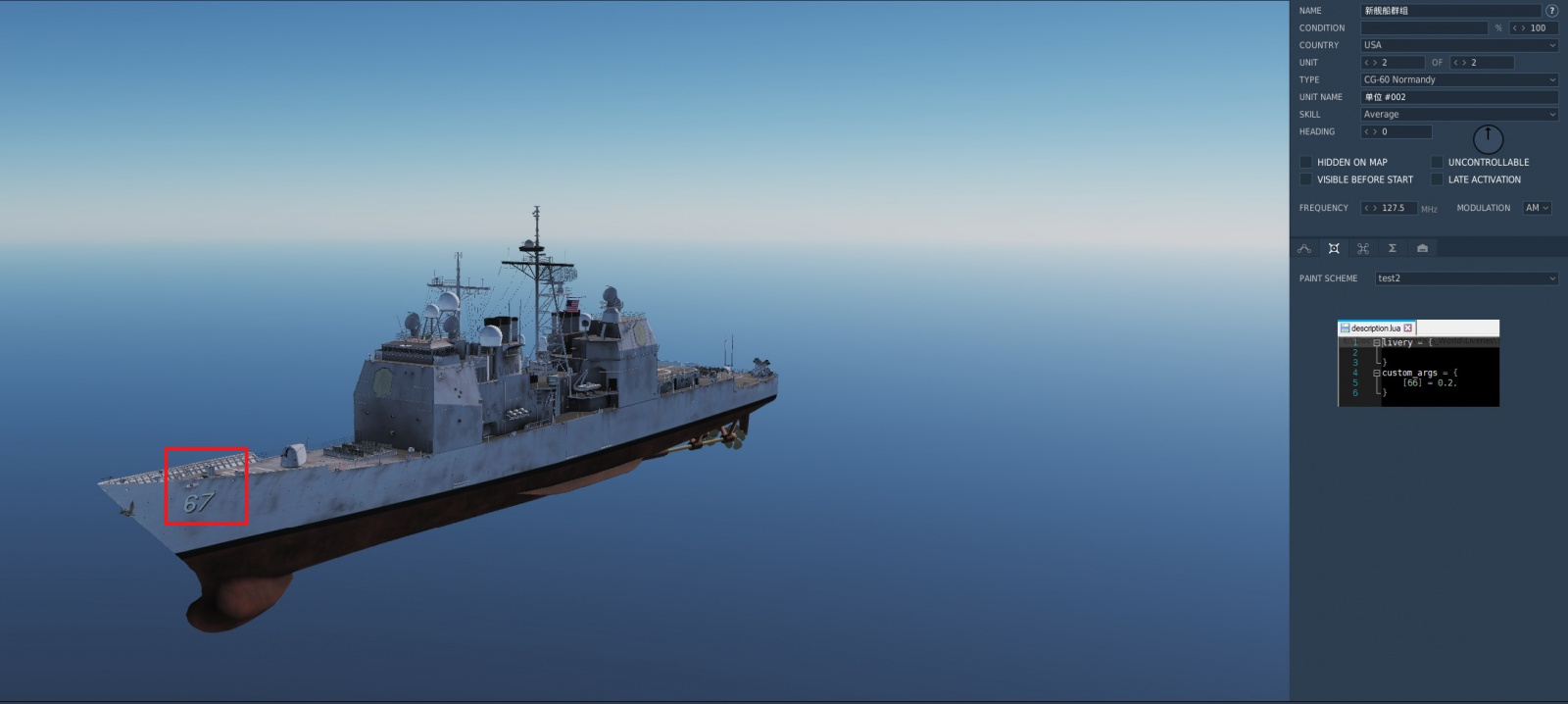This screenshot has width=1568, height=704.
Task: Check the LATE ACTIVATION box
Action: tap(1437, 179)
